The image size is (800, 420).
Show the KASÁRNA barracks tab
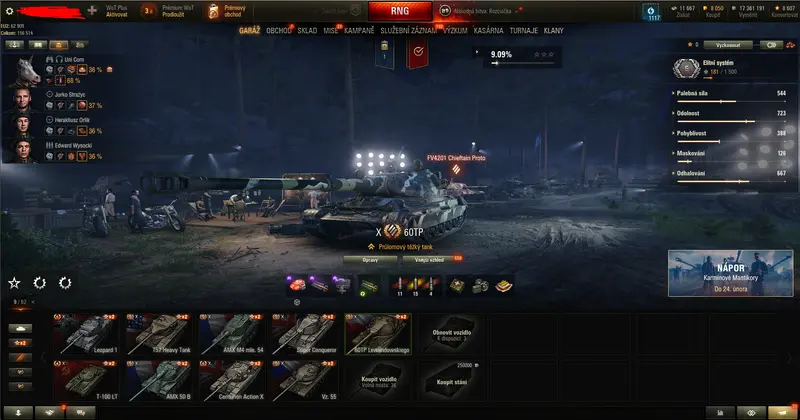click(x=489, y=31)
